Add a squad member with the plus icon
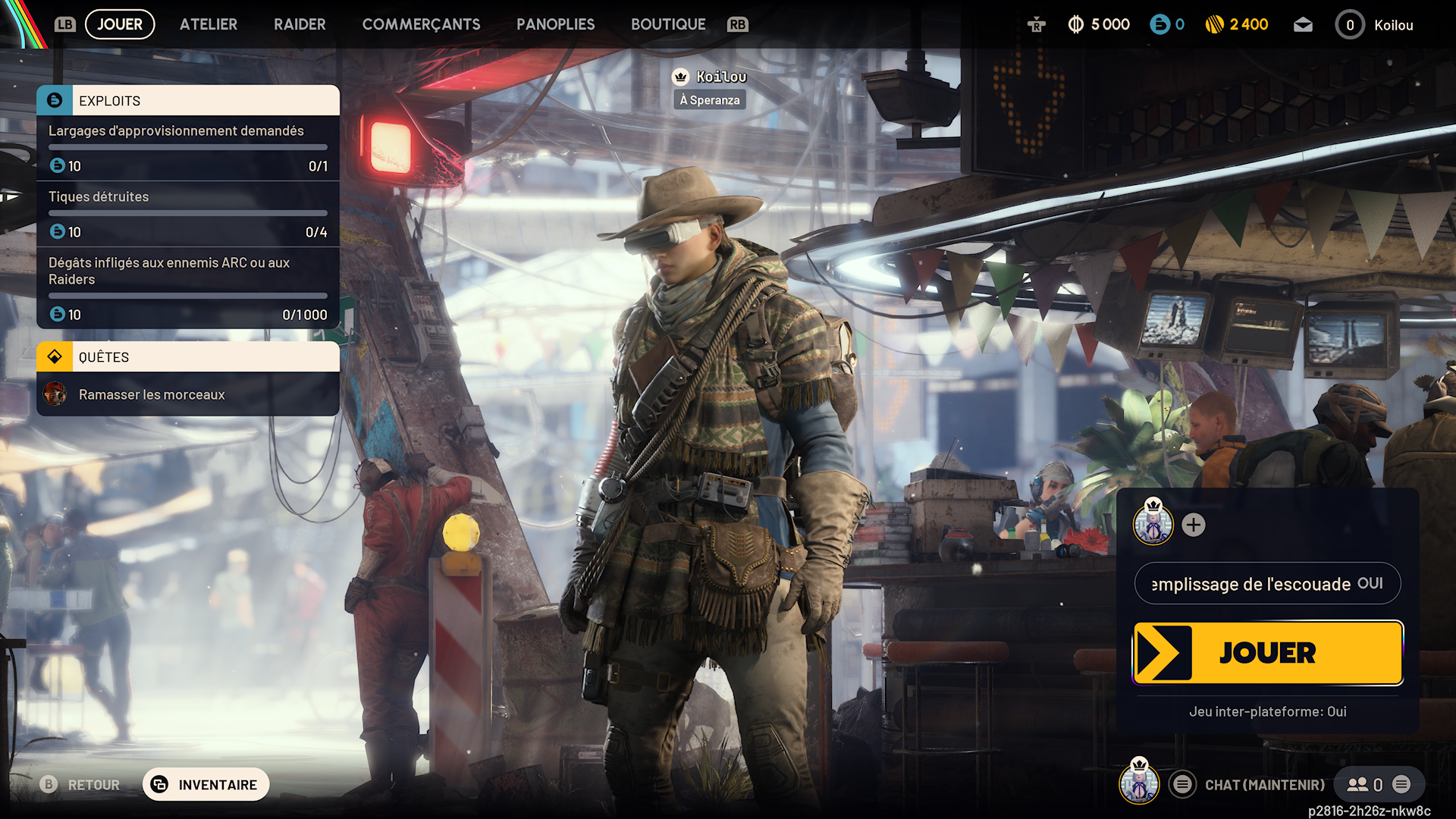The width and height of the screenshot is (1456, 819). click(1194, 525)
